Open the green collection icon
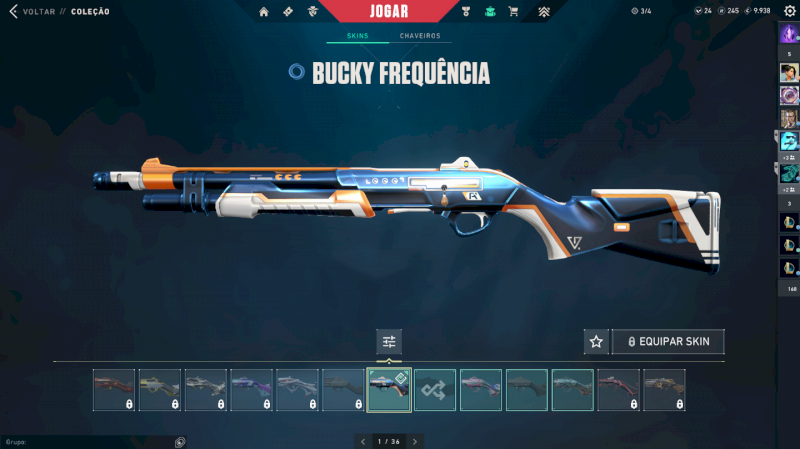Screen dimensions: 800x449 pos(490,12)
